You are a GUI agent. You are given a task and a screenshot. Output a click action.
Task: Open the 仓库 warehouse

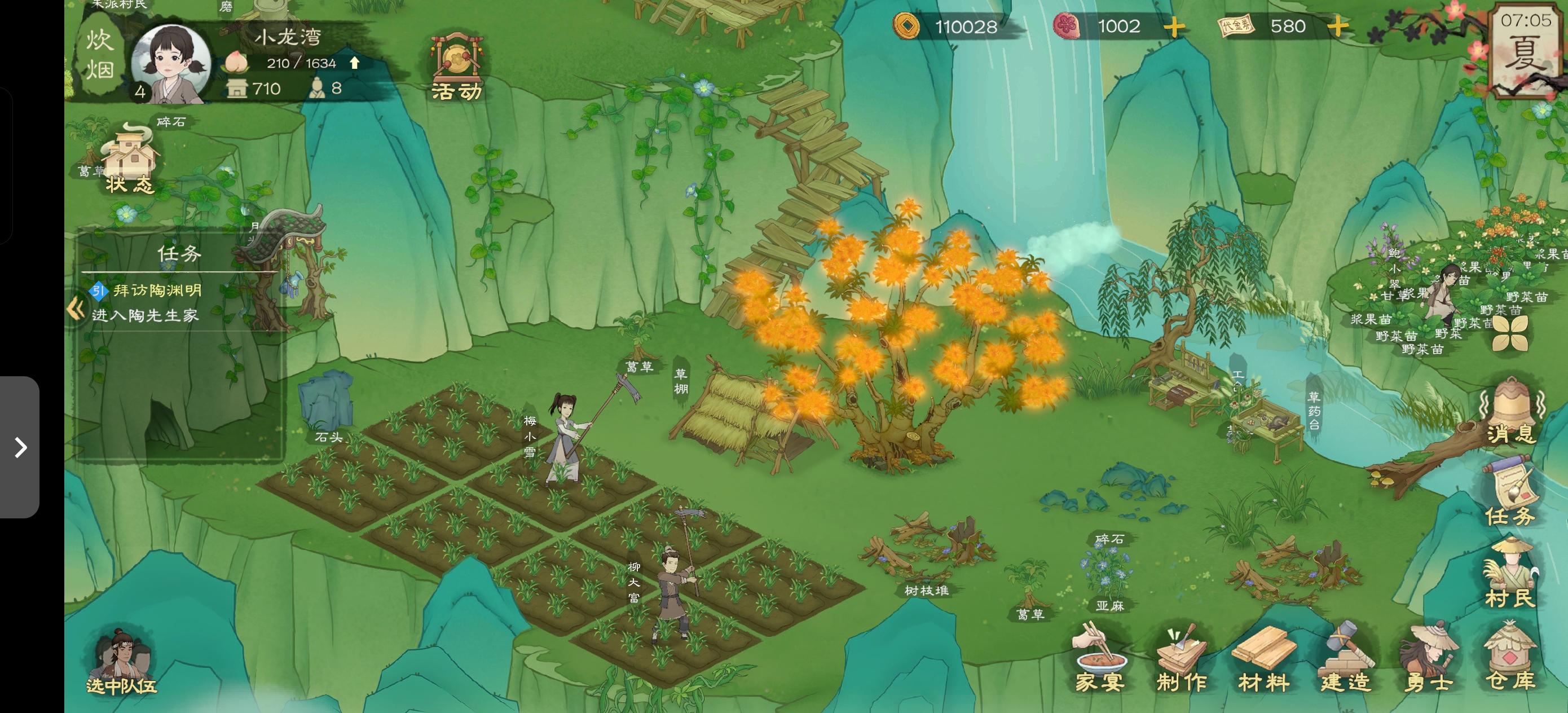coord(1510,661)
